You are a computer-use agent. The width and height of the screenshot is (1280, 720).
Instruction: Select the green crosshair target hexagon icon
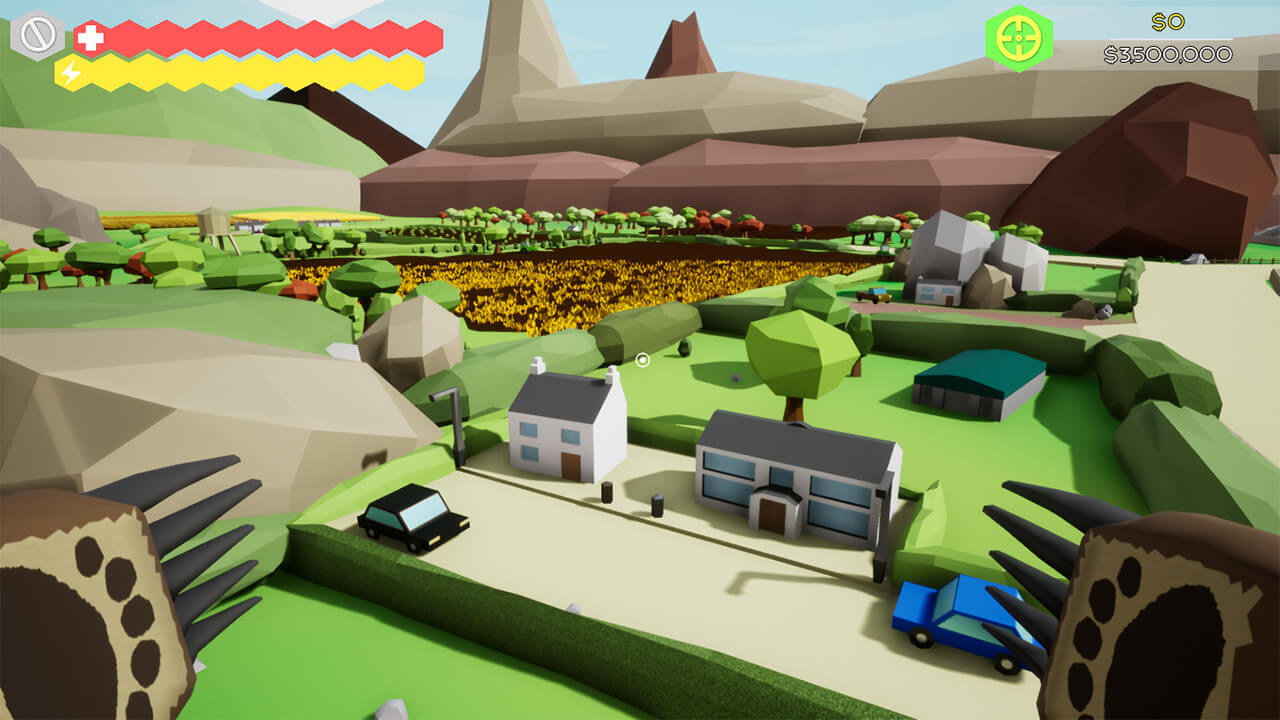pos(1018,38)
